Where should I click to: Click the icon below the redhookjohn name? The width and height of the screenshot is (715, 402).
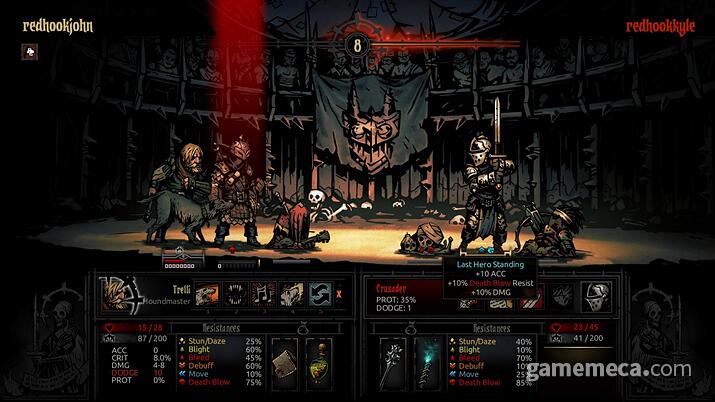pyautogui.click(x=30, y=52)
